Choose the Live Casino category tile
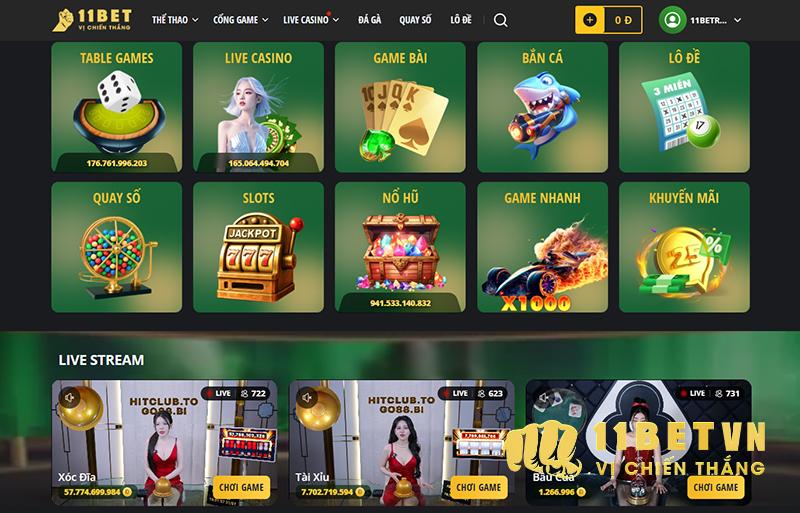Viewport: 800px width, 513px height. [258, 107]
